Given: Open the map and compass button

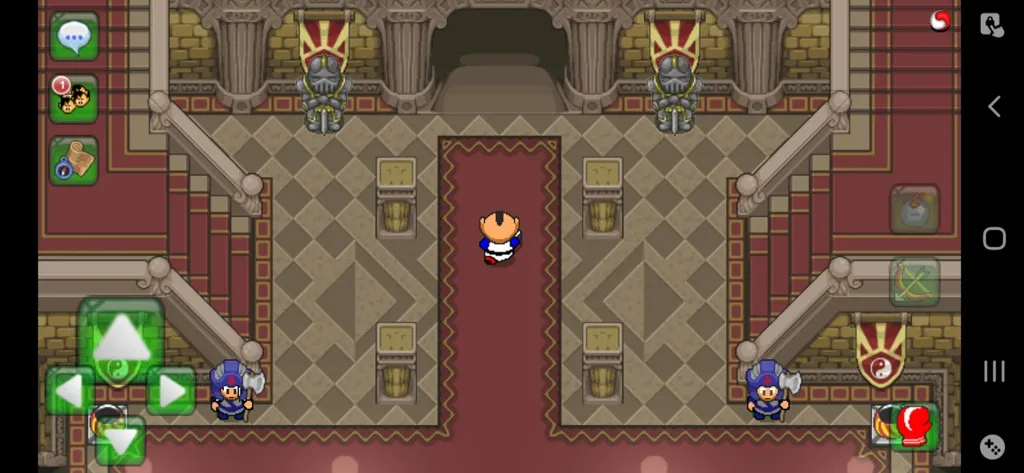Looking at the screenshot, I should click(x=74, y=160).
